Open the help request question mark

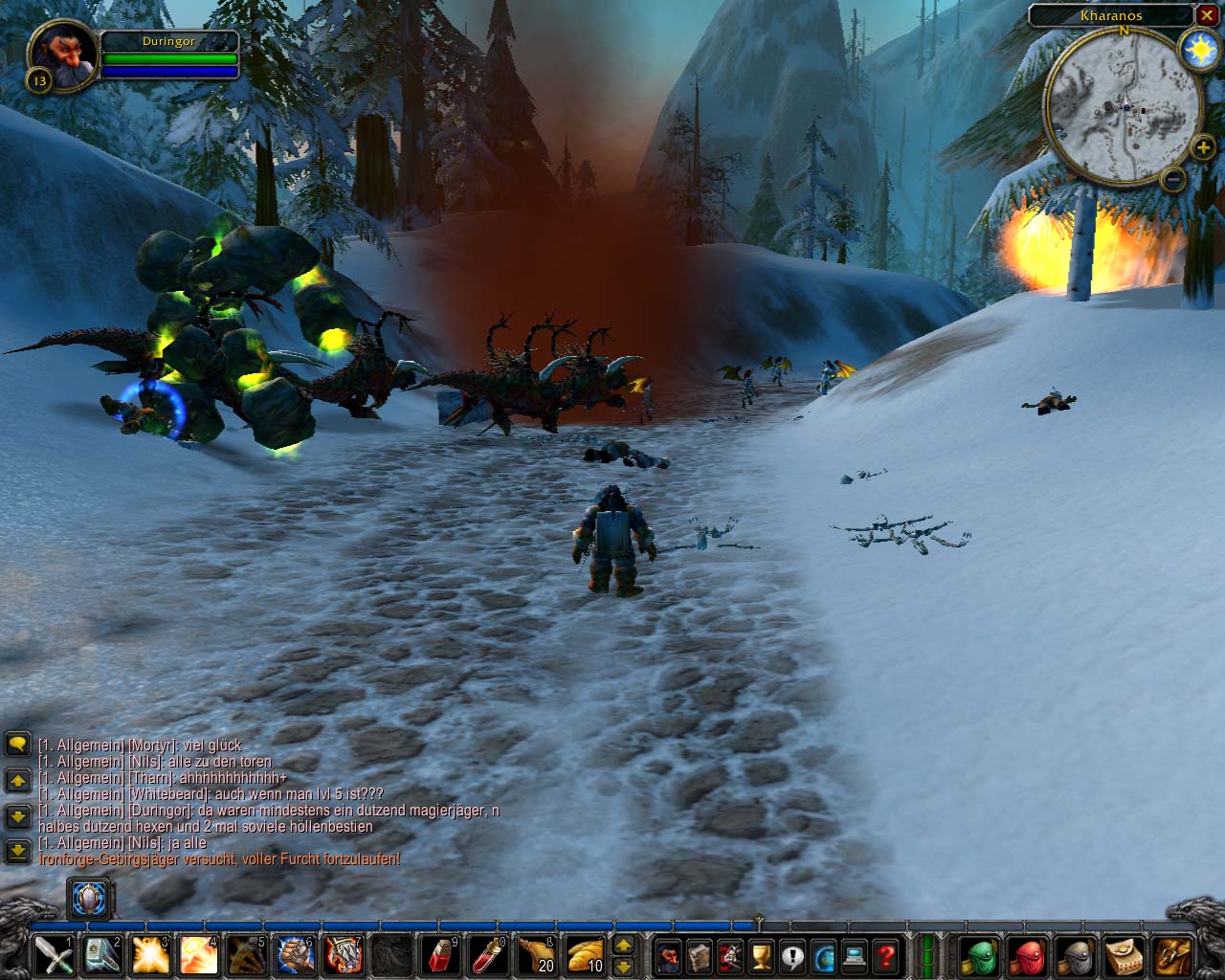pos(886,955)
